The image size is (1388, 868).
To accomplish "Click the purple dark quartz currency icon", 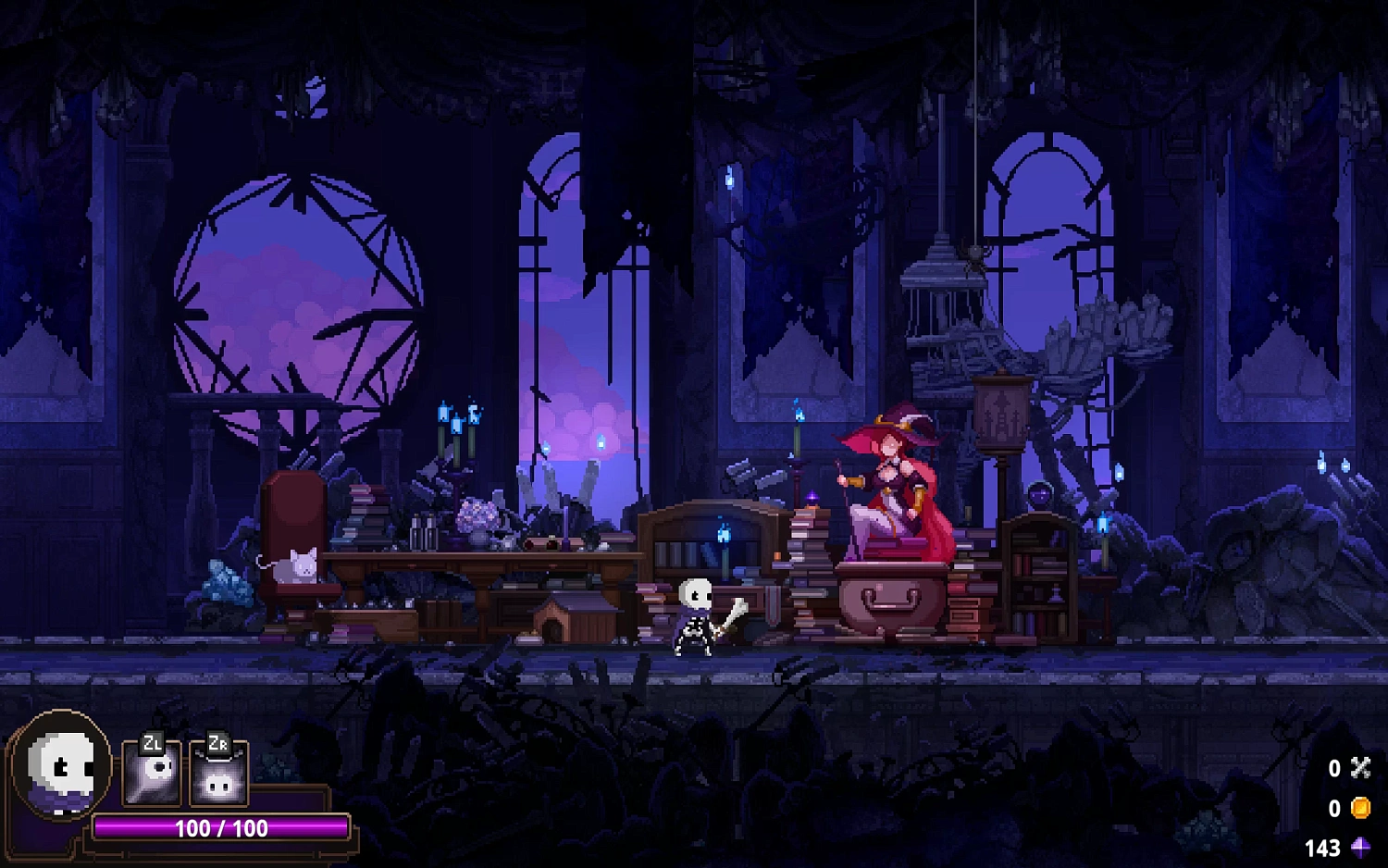I will [1360, 846].
